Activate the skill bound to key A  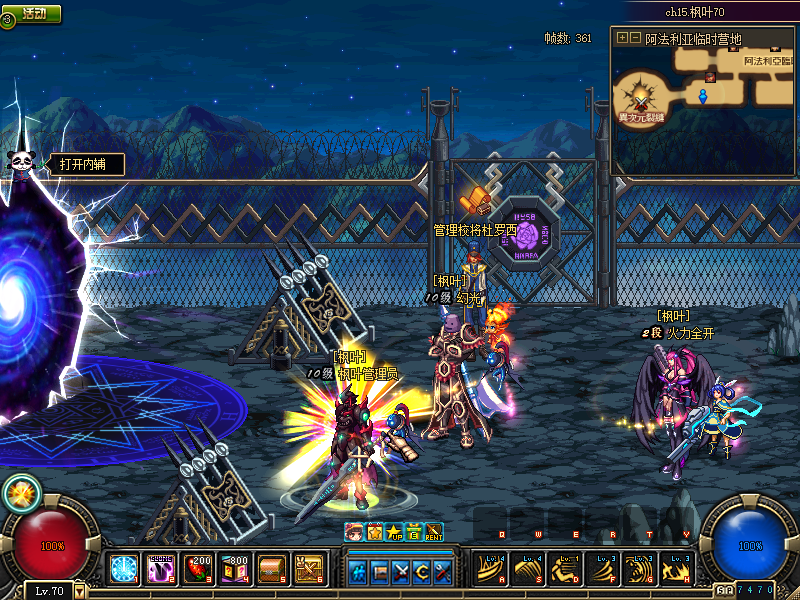tap(492, 568)
